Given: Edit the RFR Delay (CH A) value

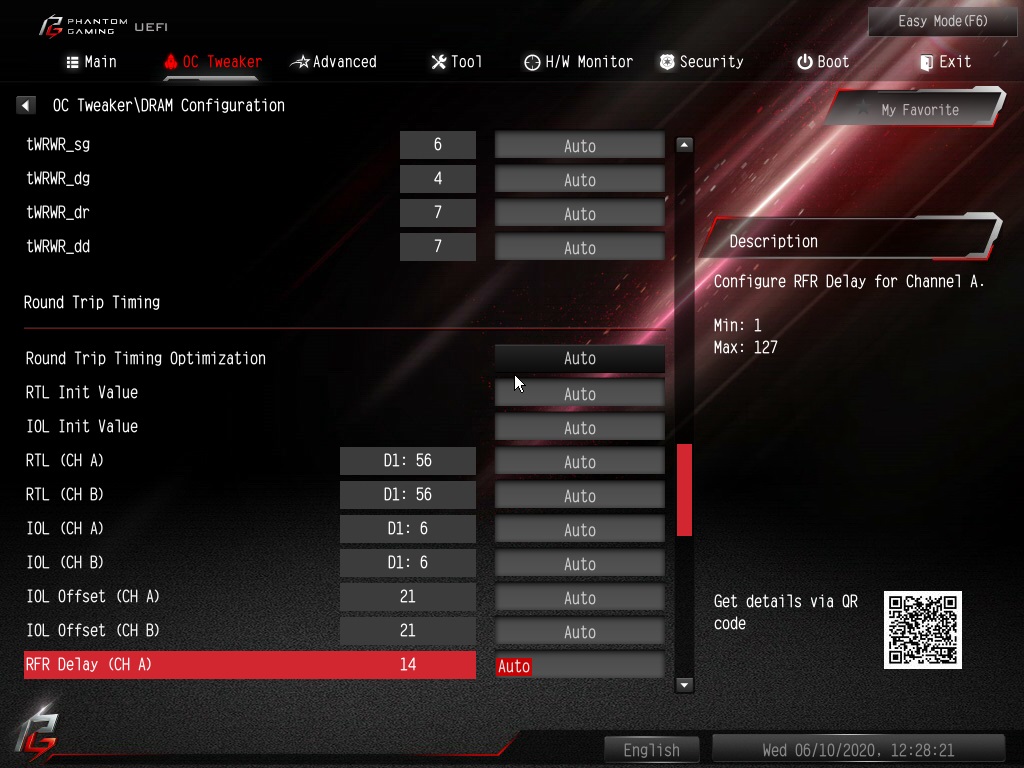Looking at the screenshot, I should [580, 666].
